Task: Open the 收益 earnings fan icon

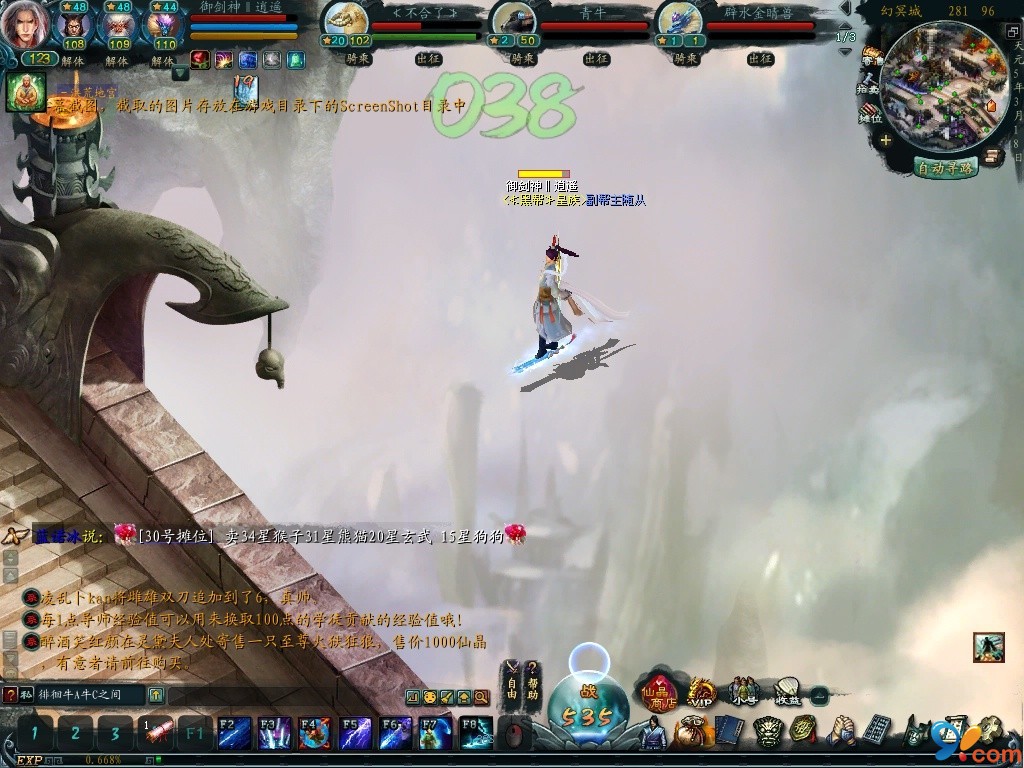Action: coord(788,690)
